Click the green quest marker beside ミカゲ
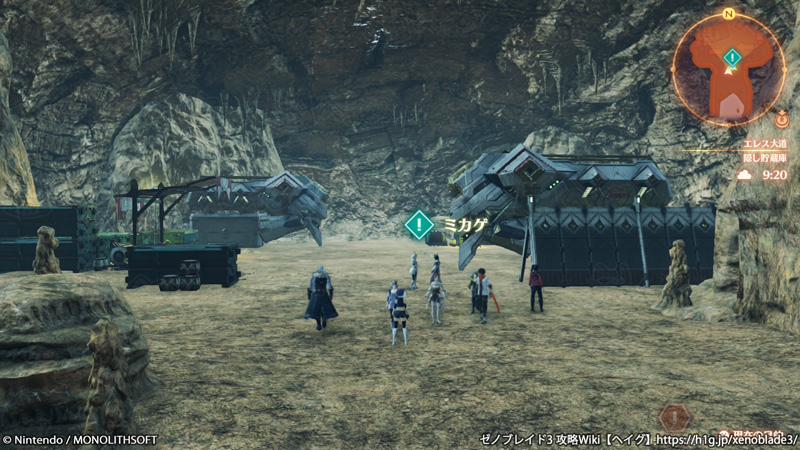Screen dimensions: 800x450 [419, 224]
